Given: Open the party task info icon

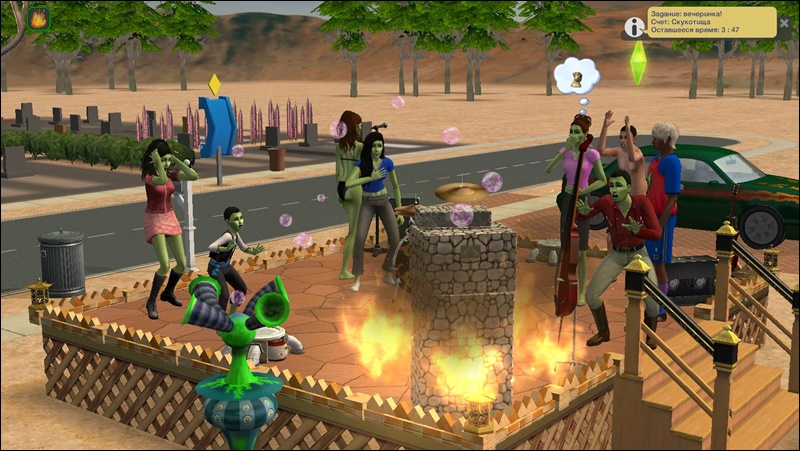Looking at the screenshot, I should 634,27.
